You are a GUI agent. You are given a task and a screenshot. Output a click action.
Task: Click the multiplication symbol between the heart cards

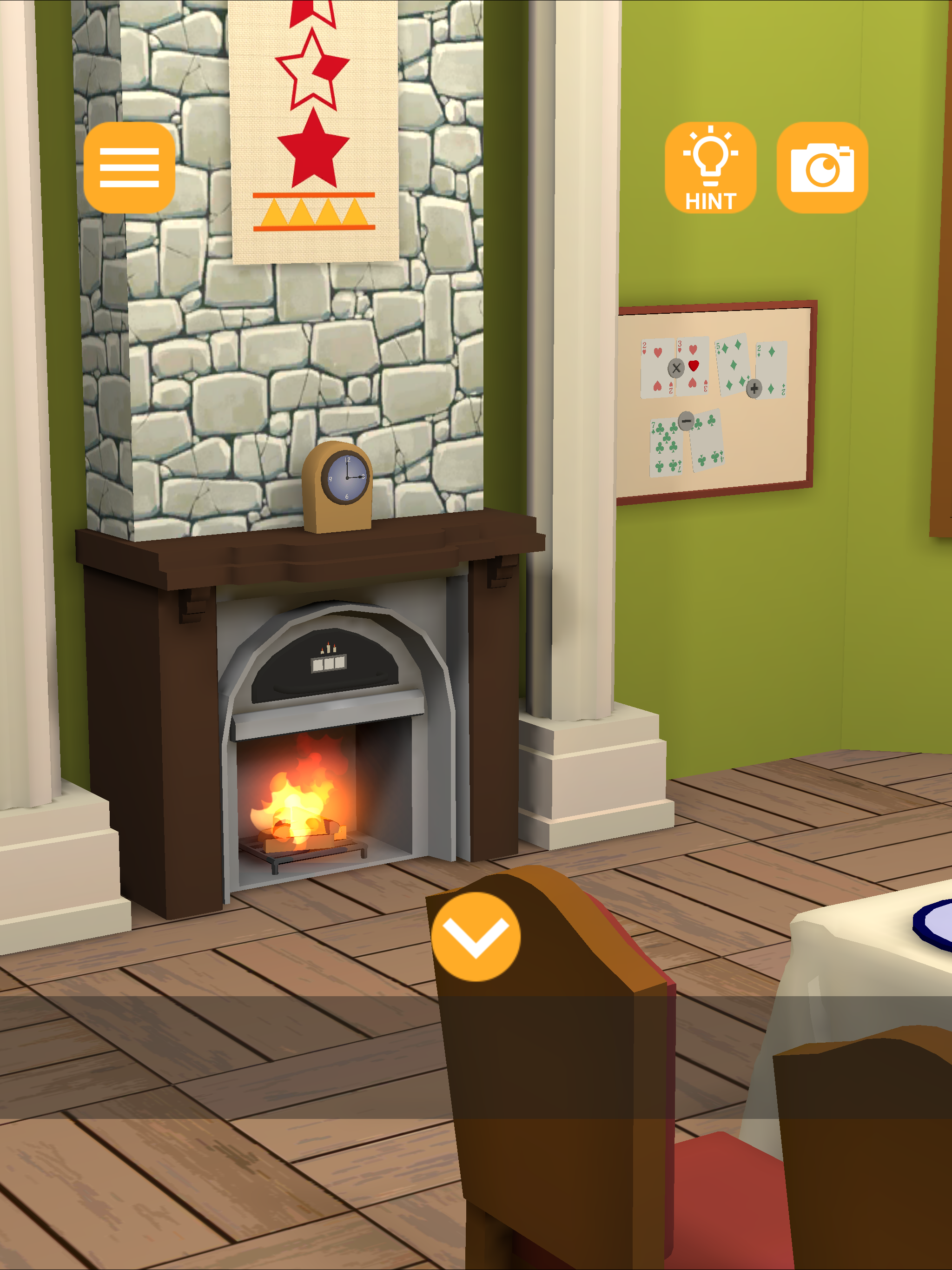click(676, 368)
